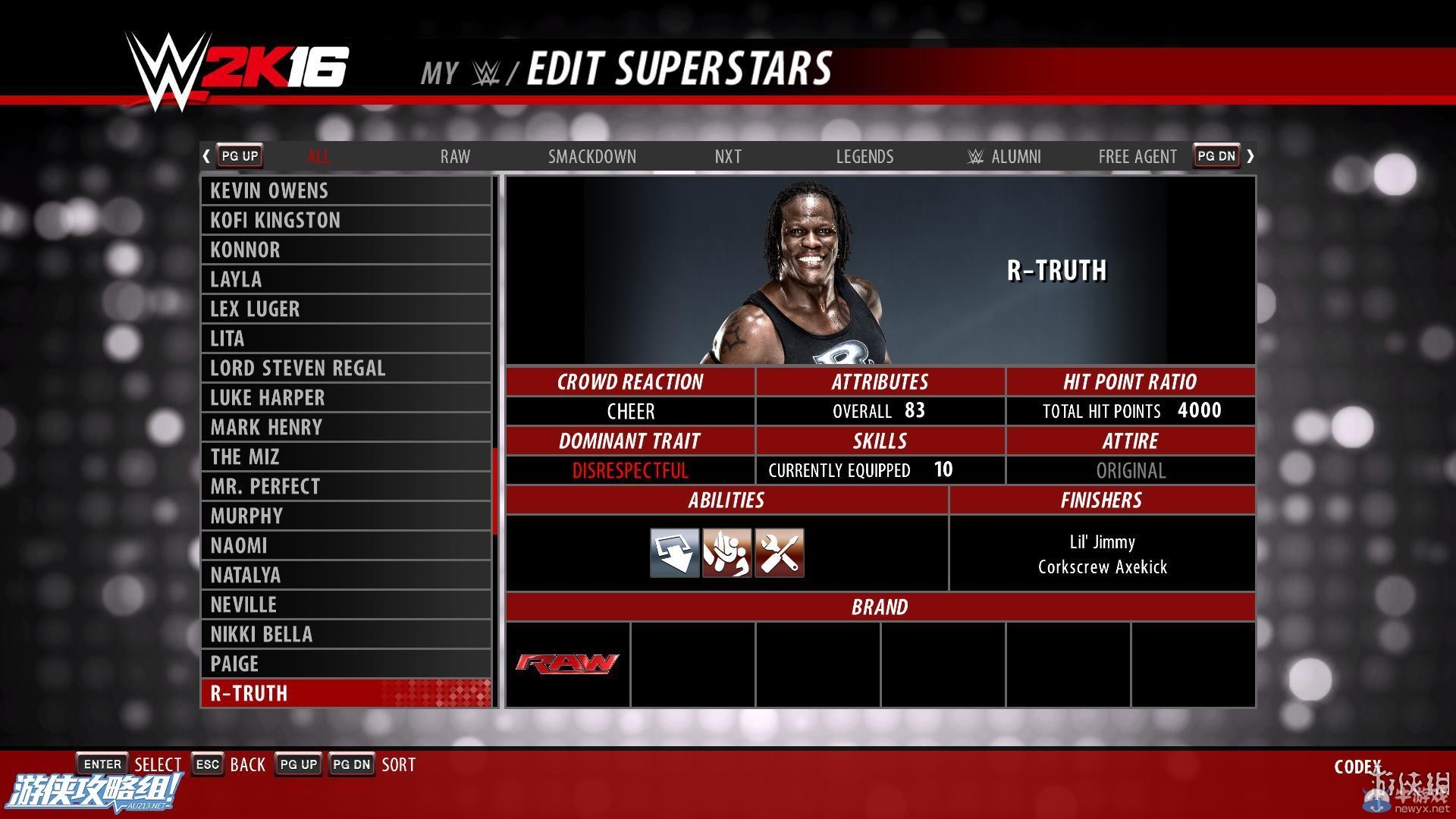The image size is (1456, 819).
Task: Click the left chevron before PG UP
Action: [206, 155]
